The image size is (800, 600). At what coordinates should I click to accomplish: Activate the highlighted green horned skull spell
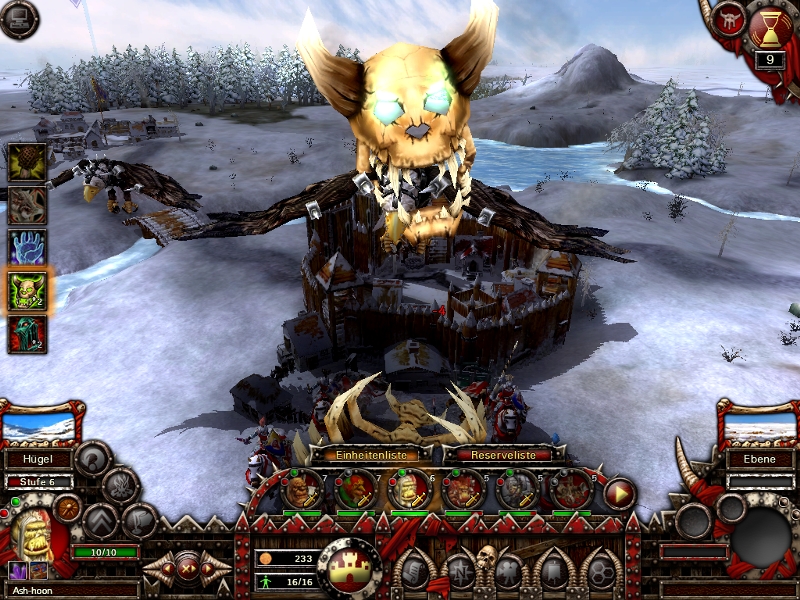27,291
